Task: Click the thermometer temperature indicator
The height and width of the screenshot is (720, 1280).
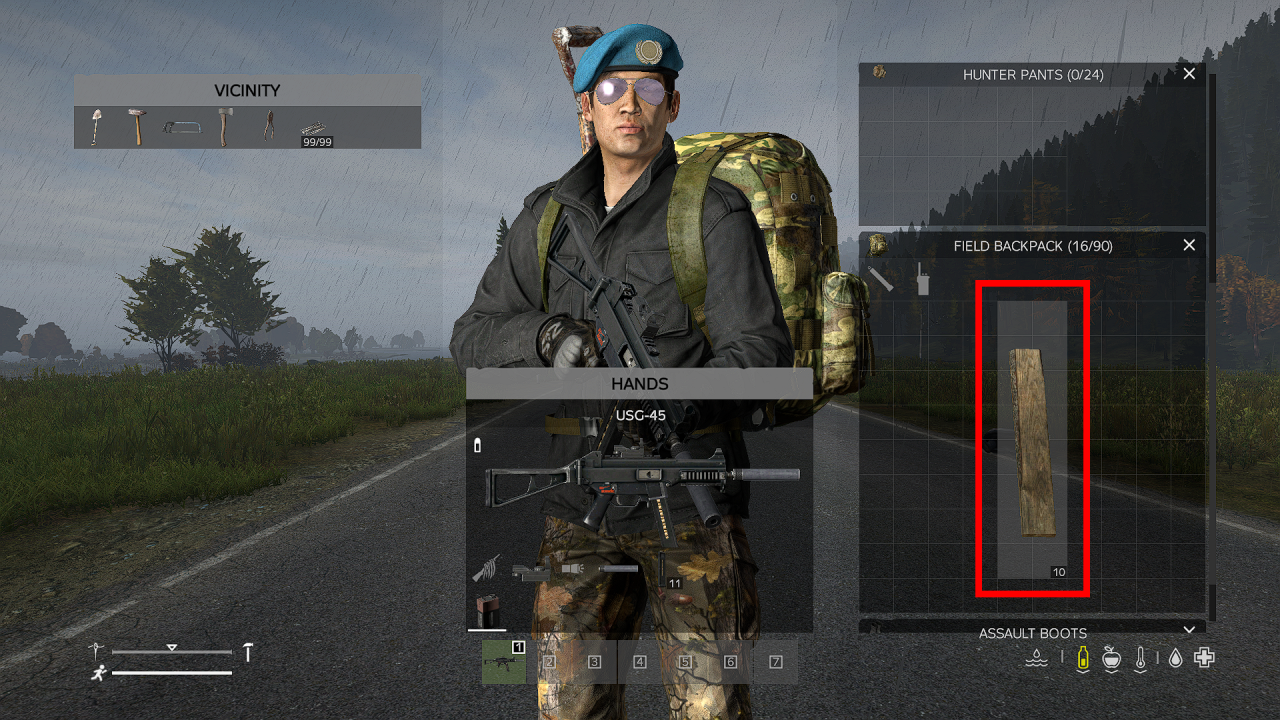Action: [x=1141, y=658]
